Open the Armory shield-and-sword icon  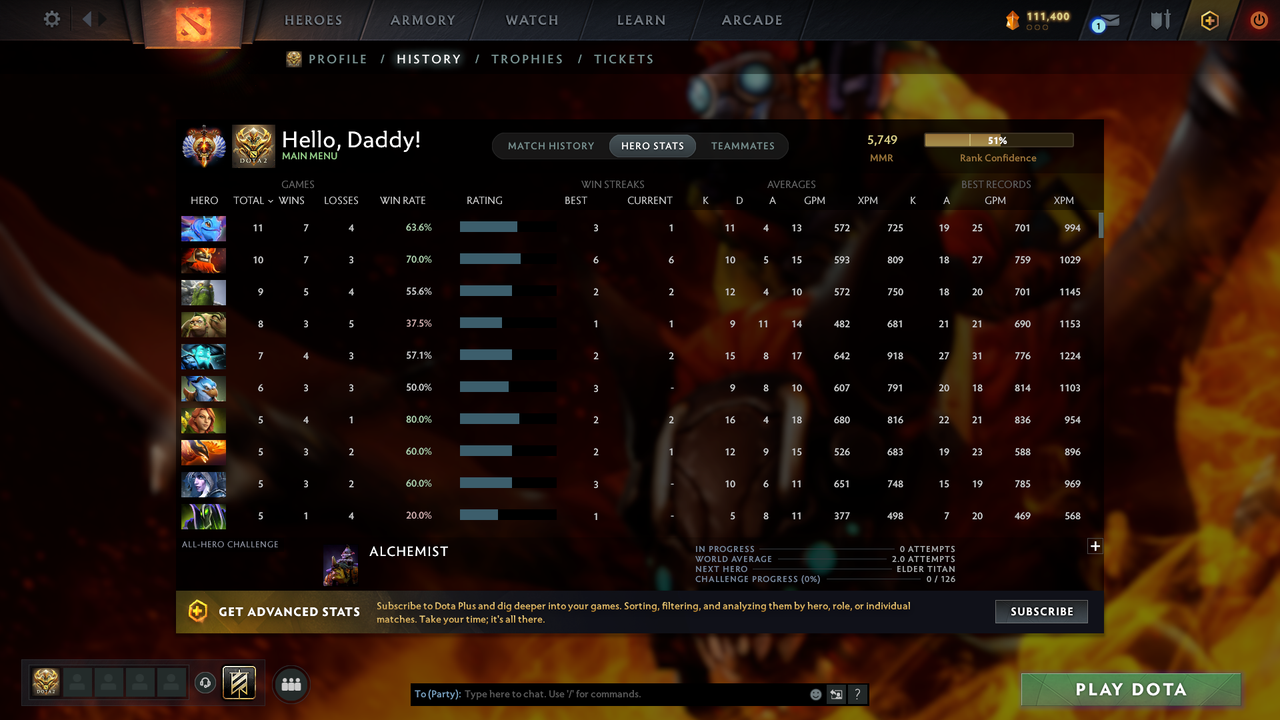1159,19
